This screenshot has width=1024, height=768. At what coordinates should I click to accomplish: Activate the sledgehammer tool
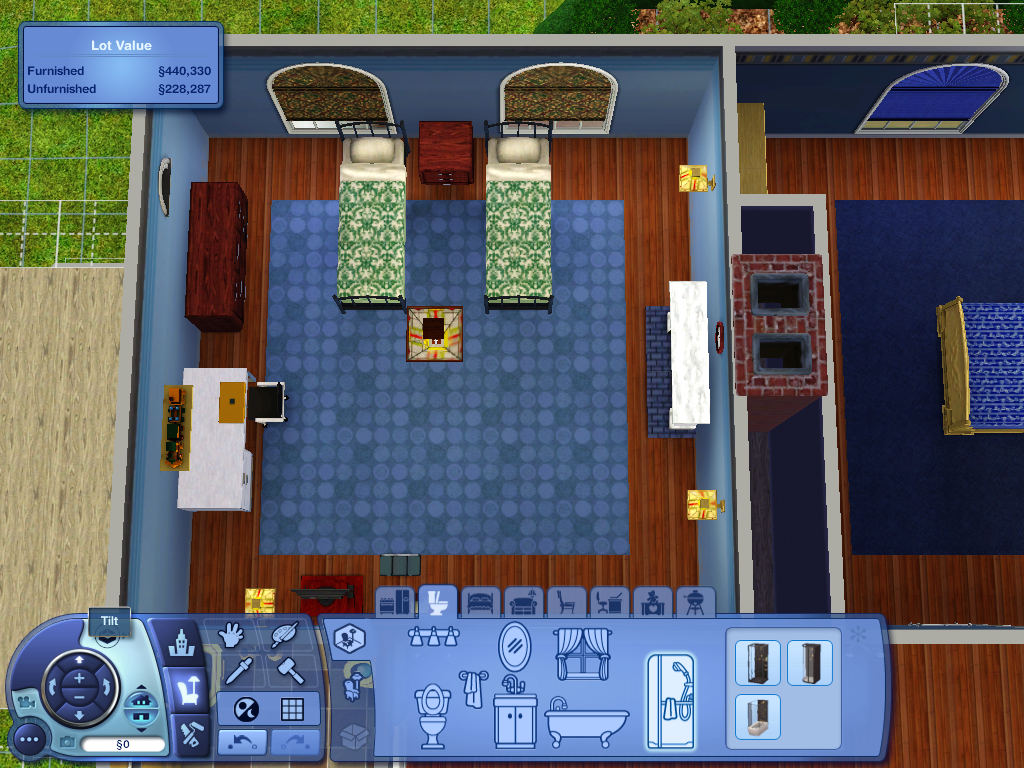point(291,670)
